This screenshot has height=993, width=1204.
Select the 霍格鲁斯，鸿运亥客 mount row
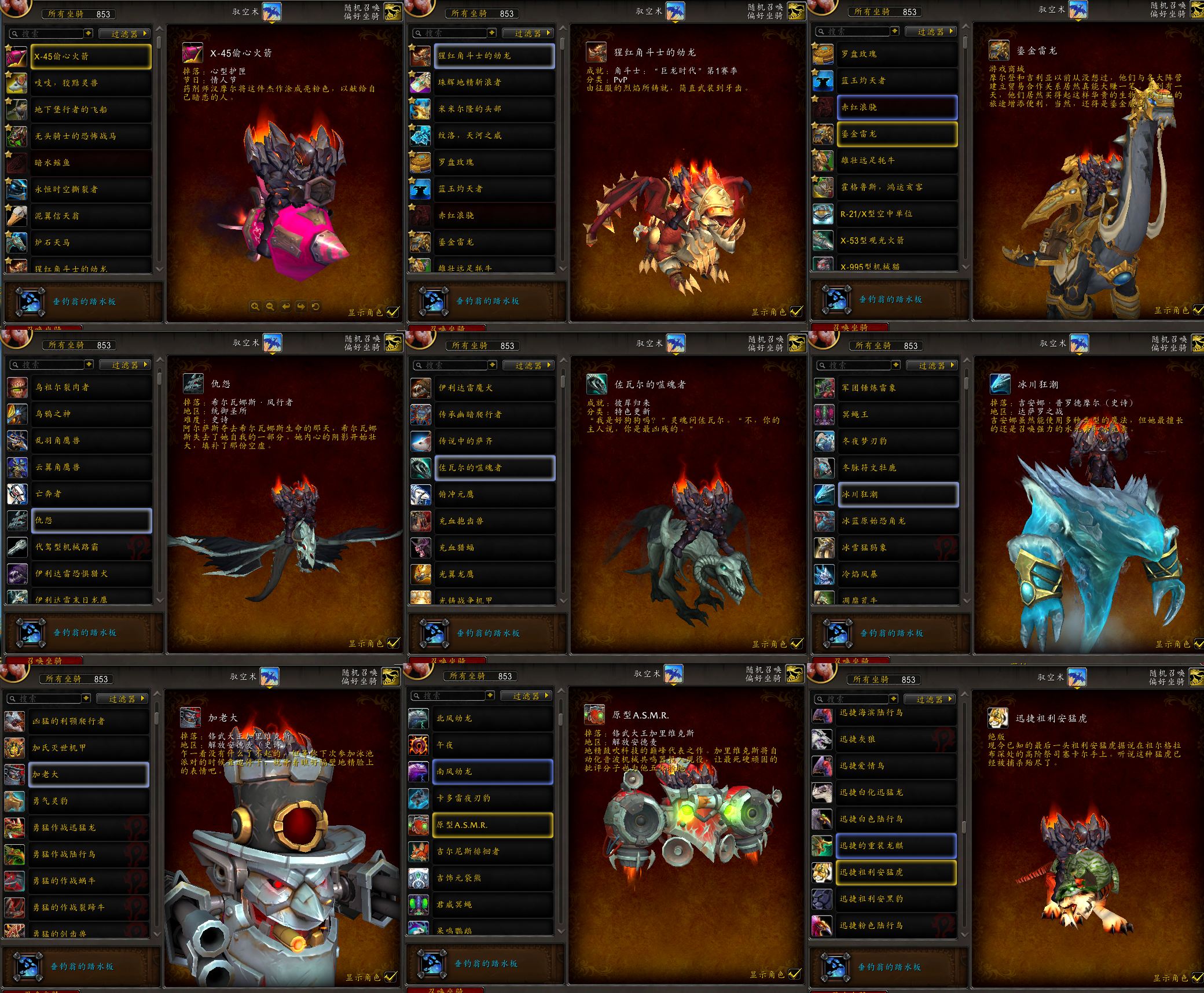pos(897,187)
